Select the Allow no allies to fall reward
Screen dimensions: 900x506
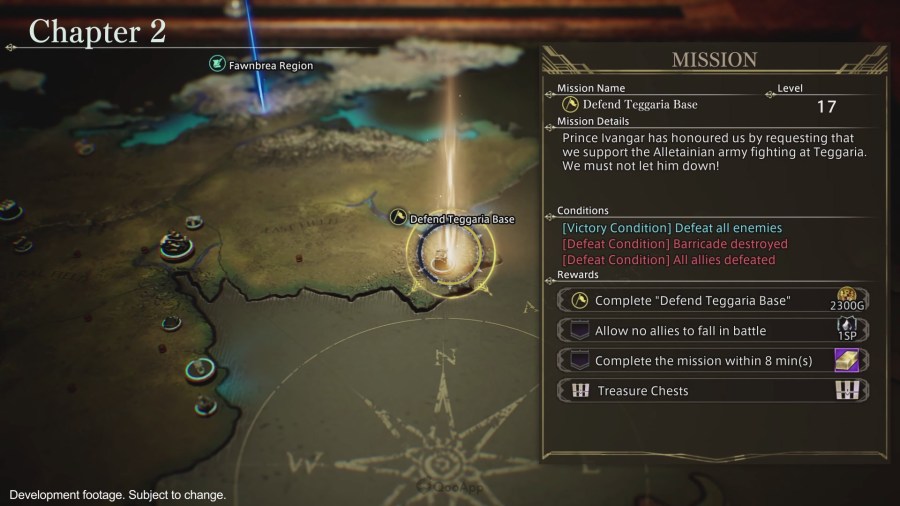(713, 330)
